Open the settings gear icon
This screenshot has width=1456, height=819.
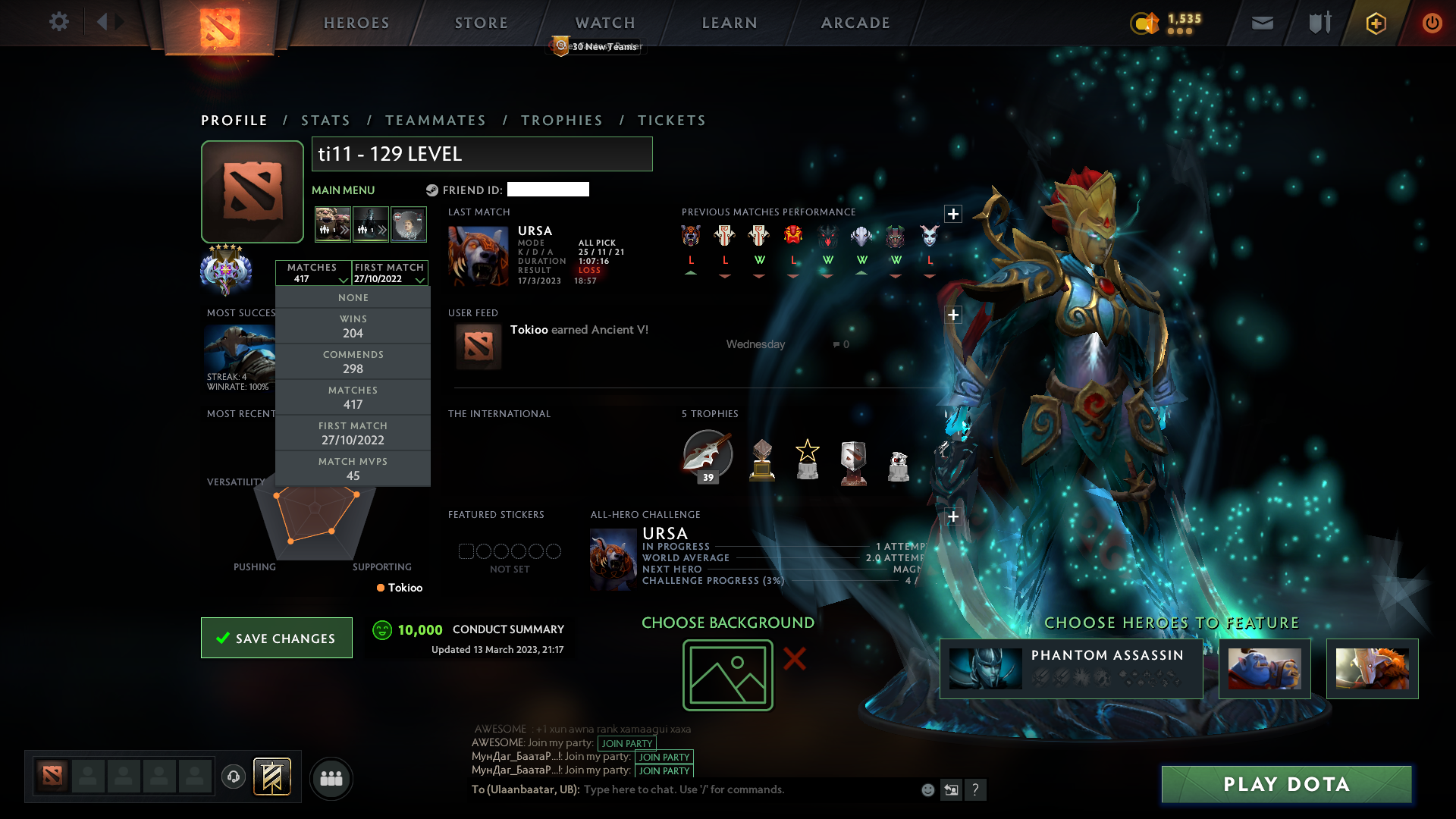pos(59,22)
